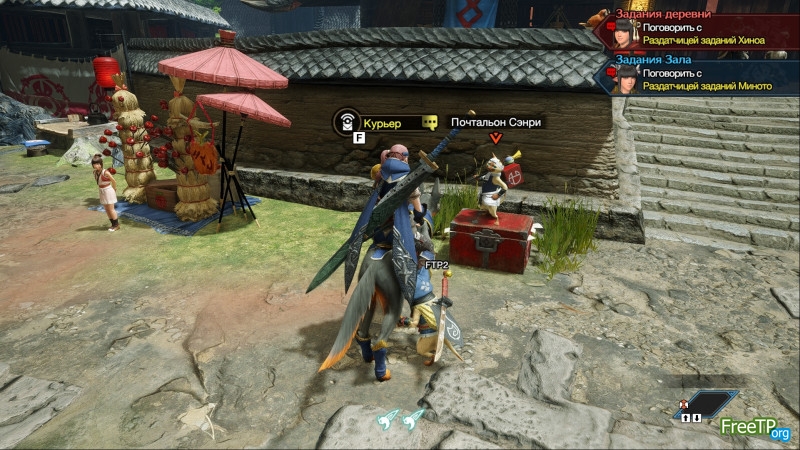The image size is (800, 450).
Task: Click the yellow speech bubble chat icon
Action: click(430, 122)
